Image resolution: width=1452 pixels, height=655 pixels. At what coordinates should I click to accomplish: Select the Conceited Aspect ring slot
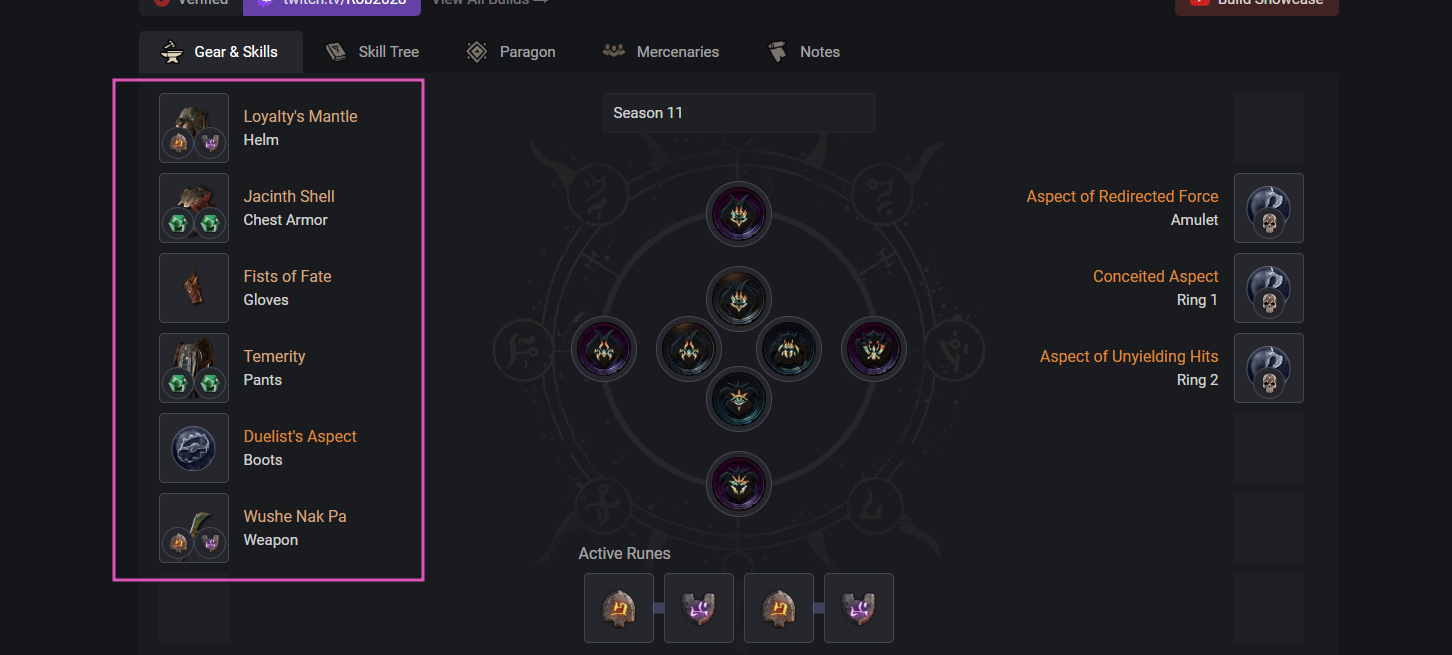pos(1268,288)
